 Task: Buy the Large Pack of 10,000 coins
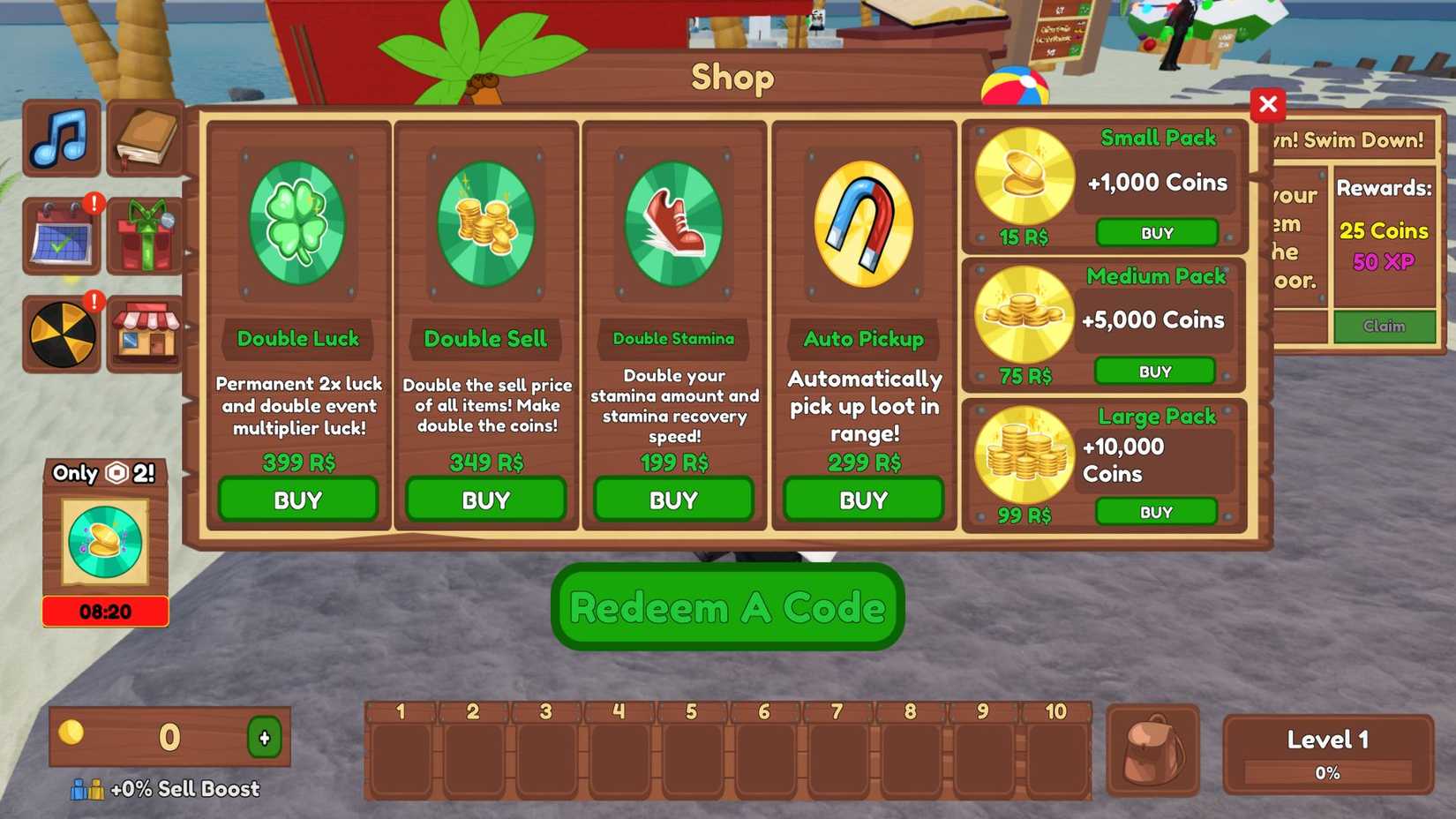click(1157, 510)
